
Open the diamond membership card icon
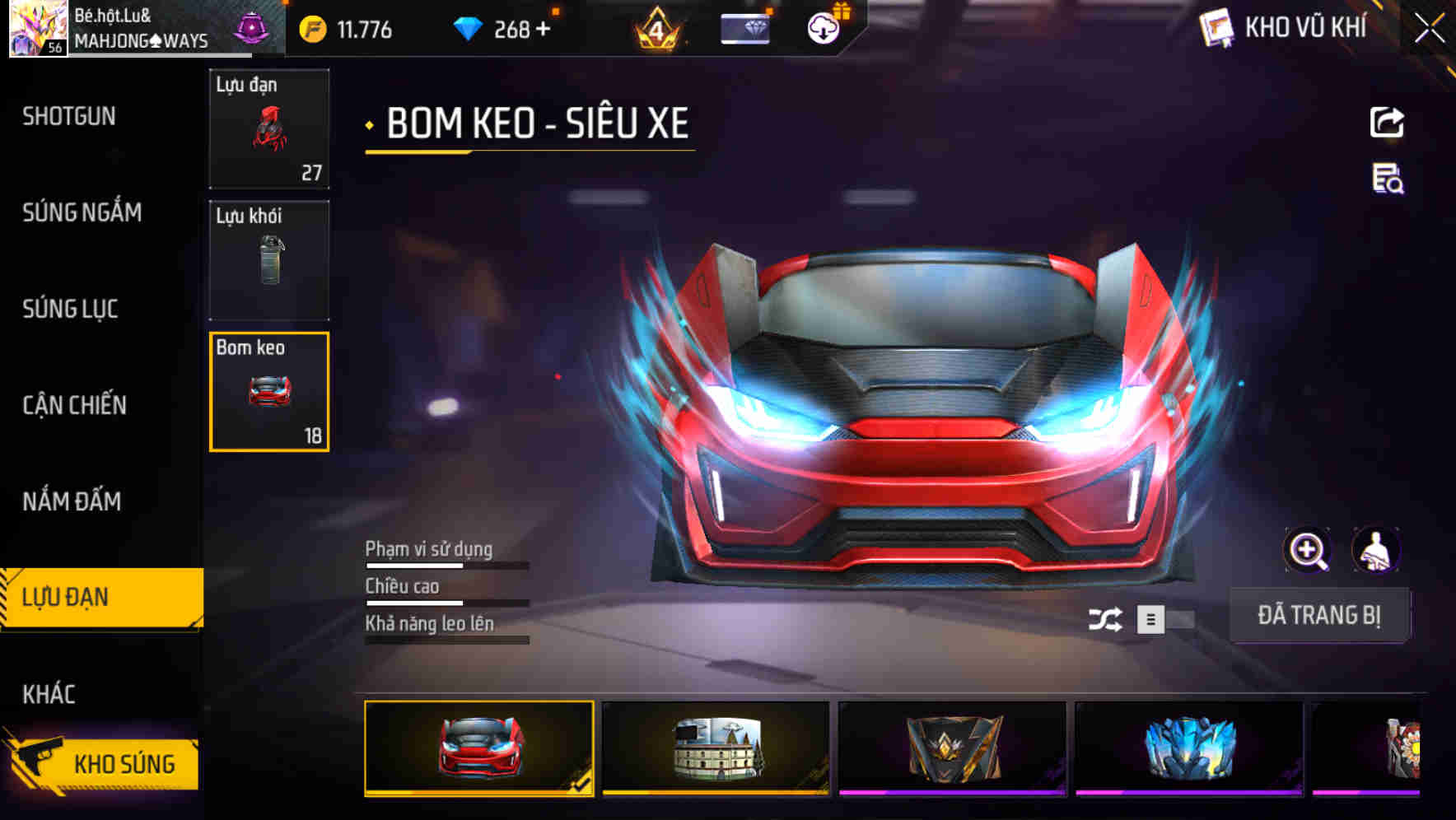tap(745, 28)
